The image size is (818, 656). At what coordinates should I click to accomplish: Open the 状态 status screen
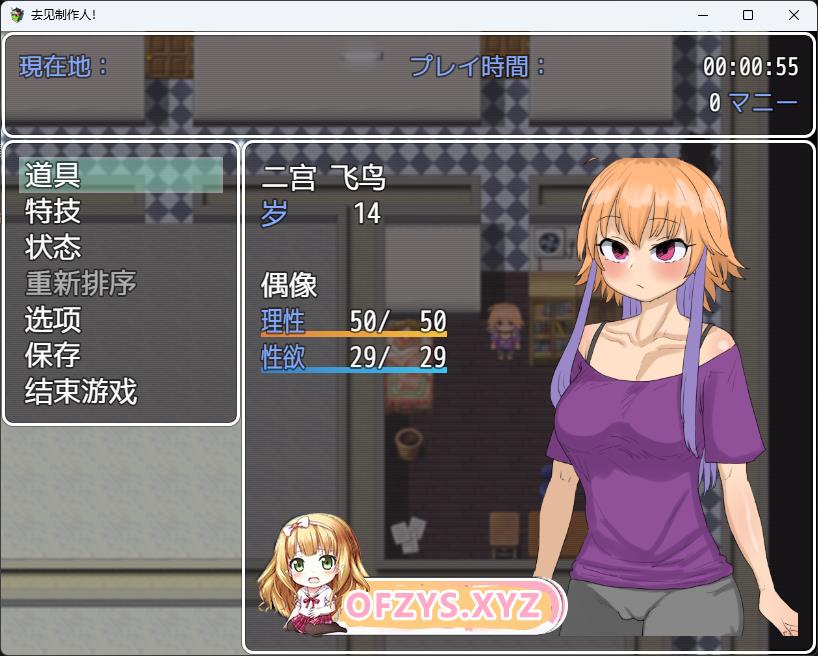[x=53, y=248]
